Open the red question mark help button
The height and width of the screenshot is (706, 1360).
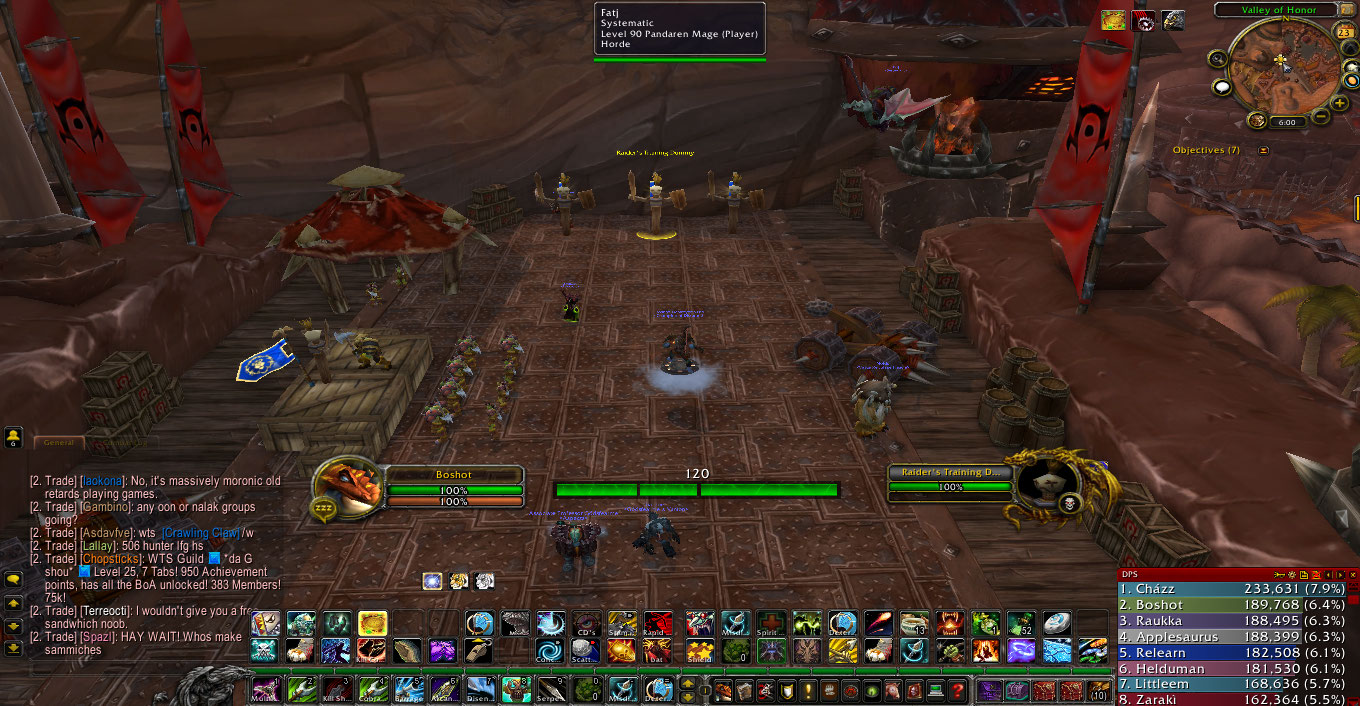tap(957, 690)
